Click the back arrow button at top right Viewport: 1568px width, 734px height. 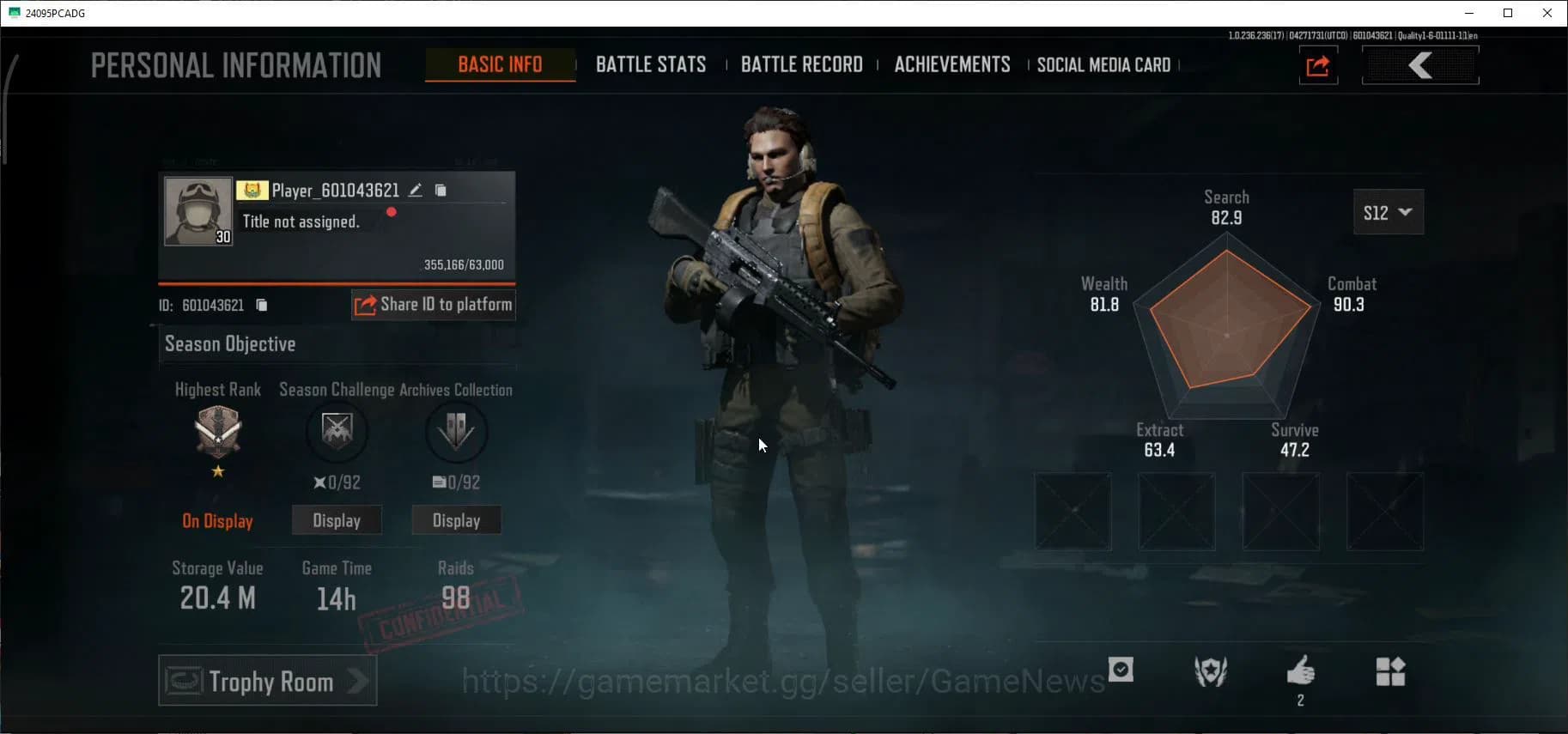pos(1420,64)
